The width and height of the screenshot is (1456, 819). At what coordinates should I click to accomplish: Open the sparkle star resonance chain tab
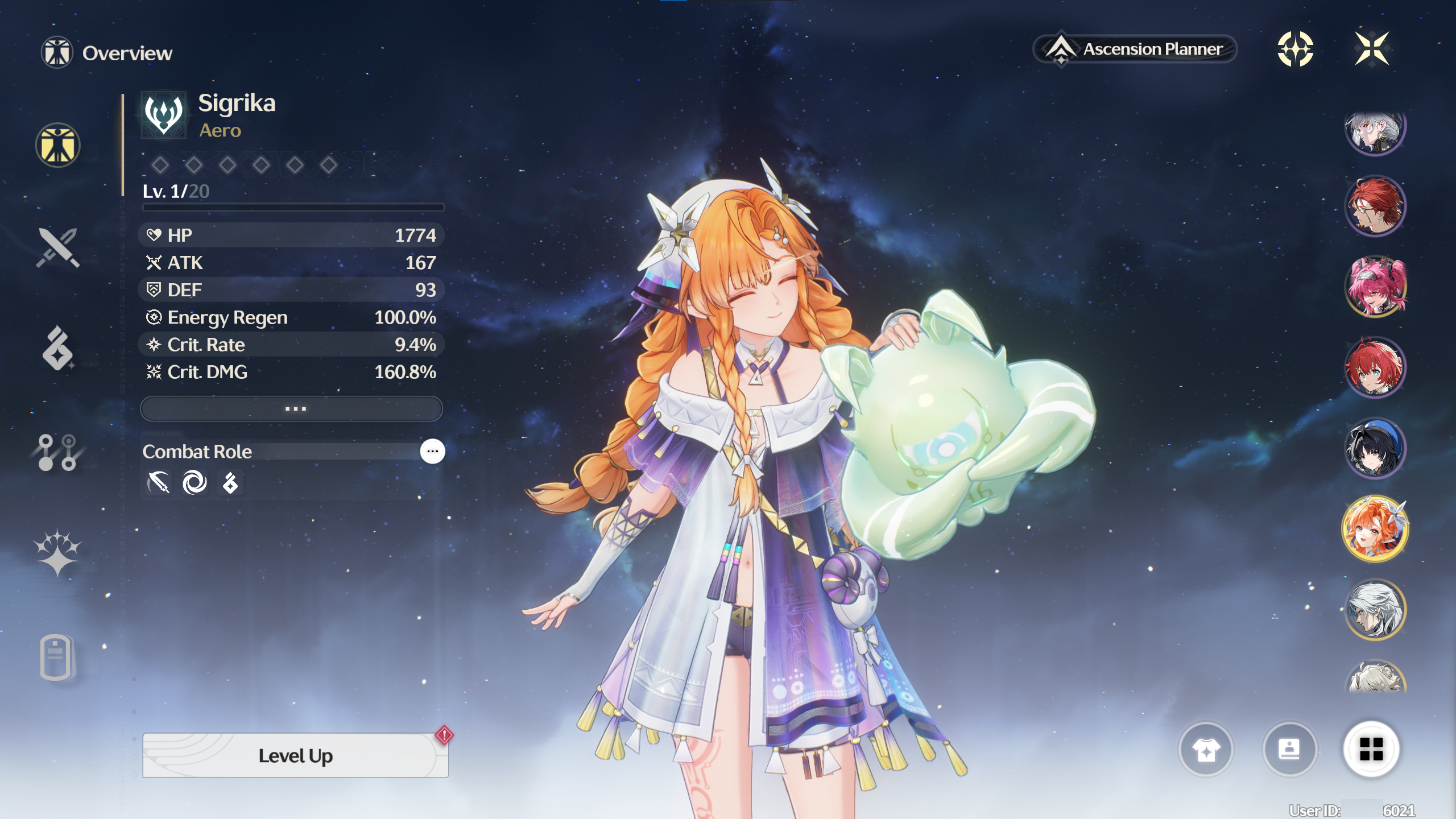(57, 553)
